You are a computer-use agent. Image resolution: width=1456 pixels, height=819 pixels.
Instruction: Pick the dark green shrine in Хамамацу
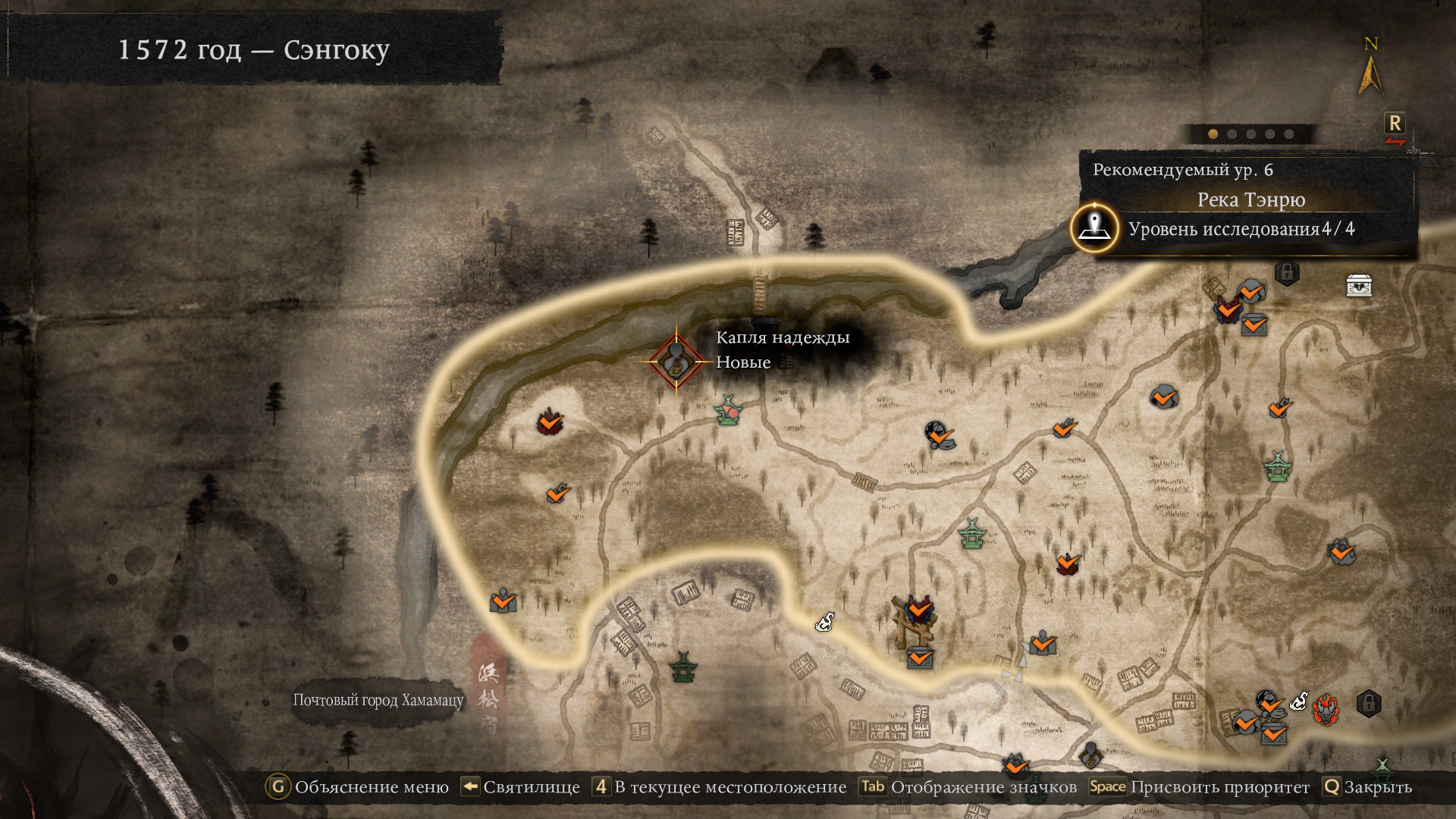(683, 667)
